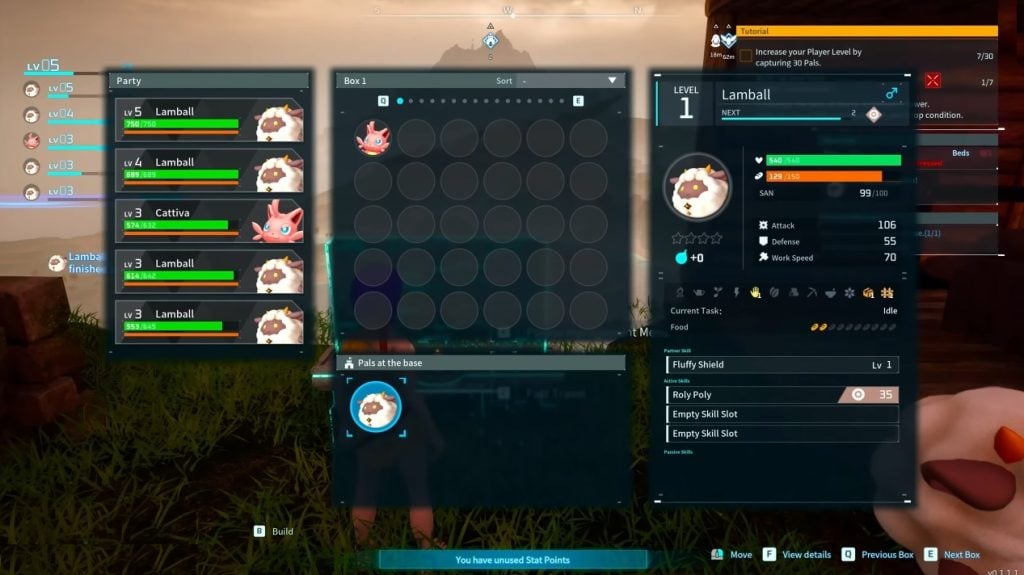The width and height of the screenshot is (1024, 575).
Task: Pick the Cattiva stored in Box 1
Action: click(x=373, y=138)
